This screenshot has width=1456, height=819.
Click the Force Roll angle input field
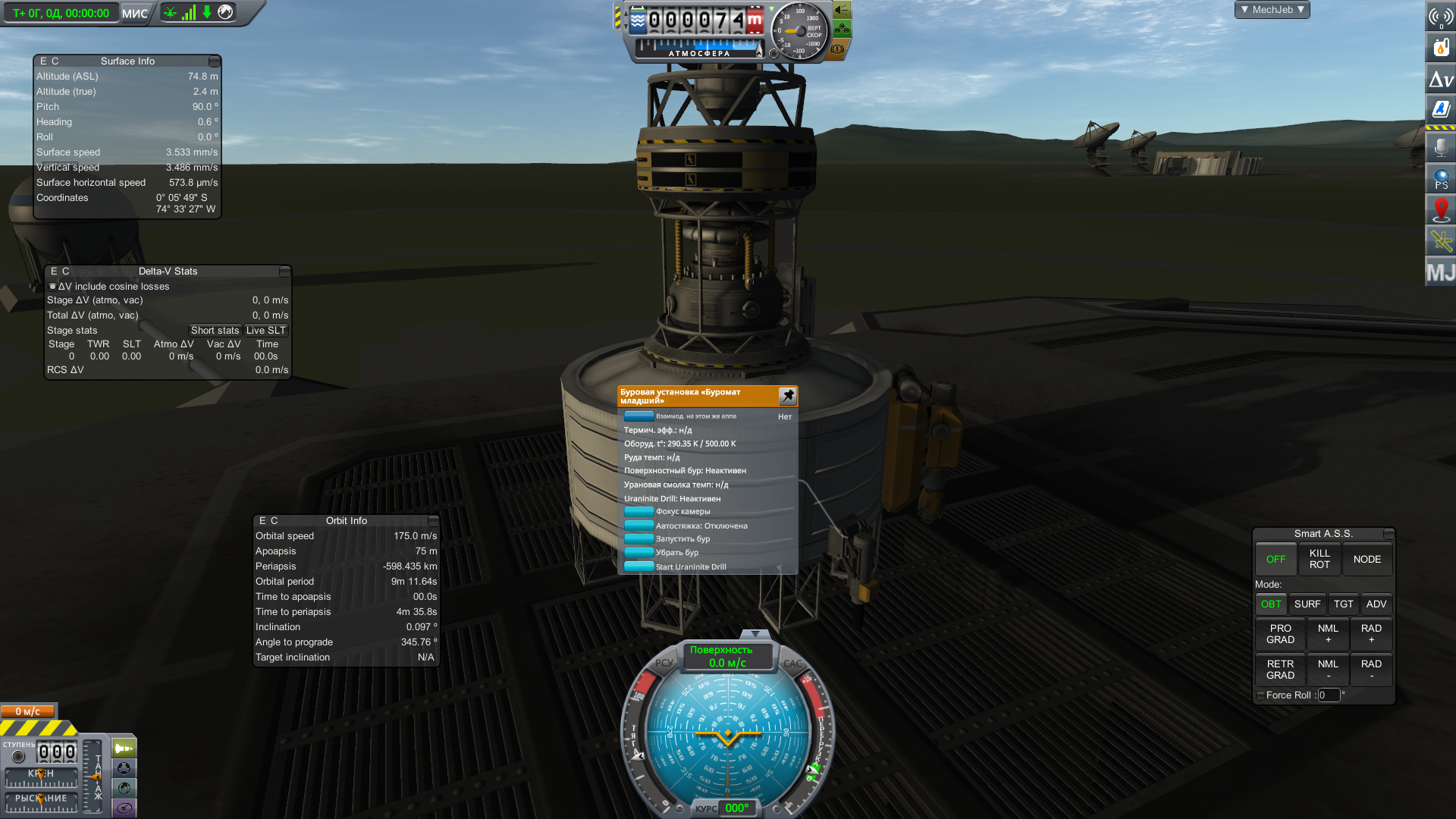pos(1328,695)
